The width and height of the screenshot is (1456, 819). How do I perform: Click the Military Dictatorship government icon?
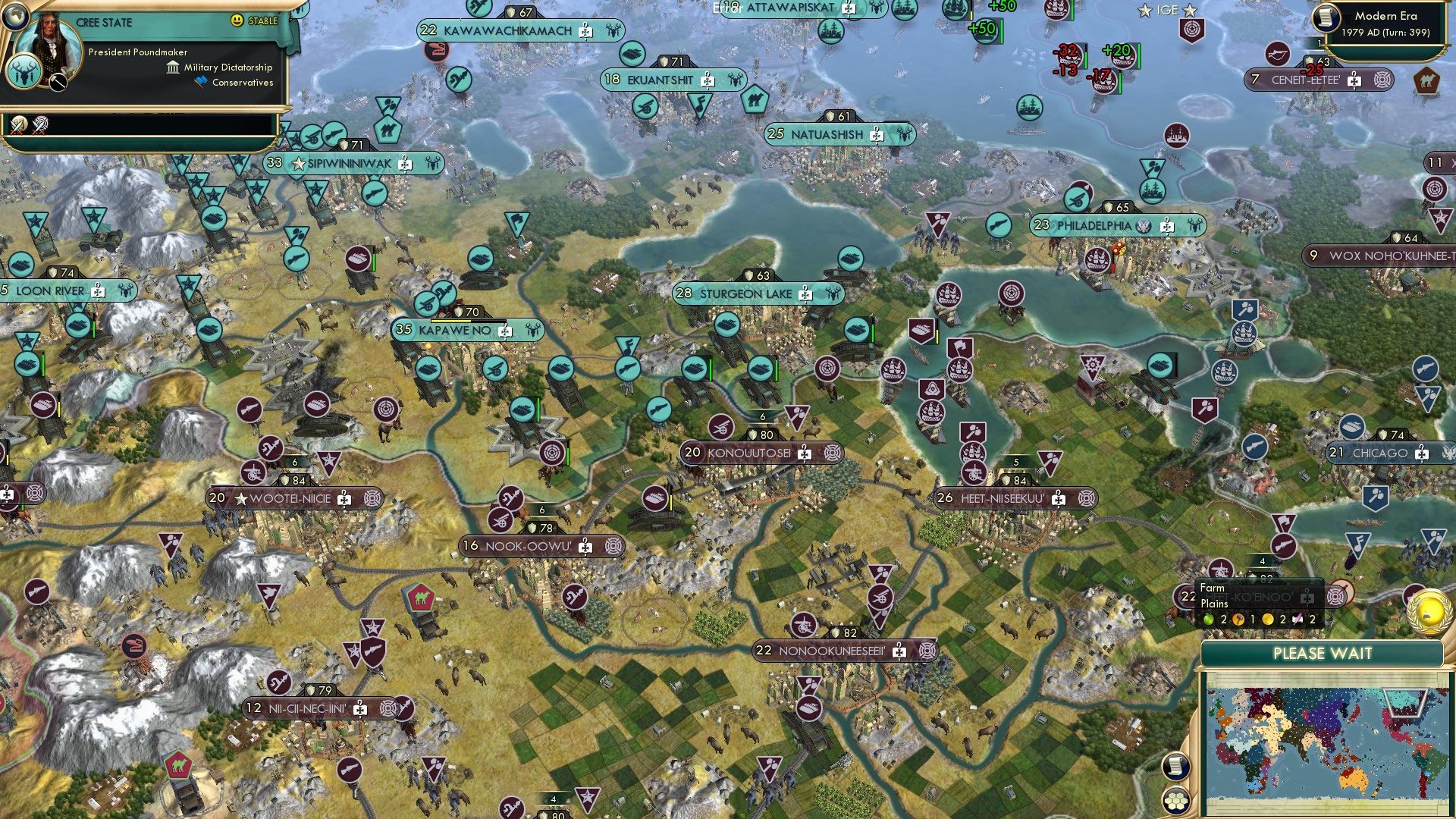coord(173,67)
